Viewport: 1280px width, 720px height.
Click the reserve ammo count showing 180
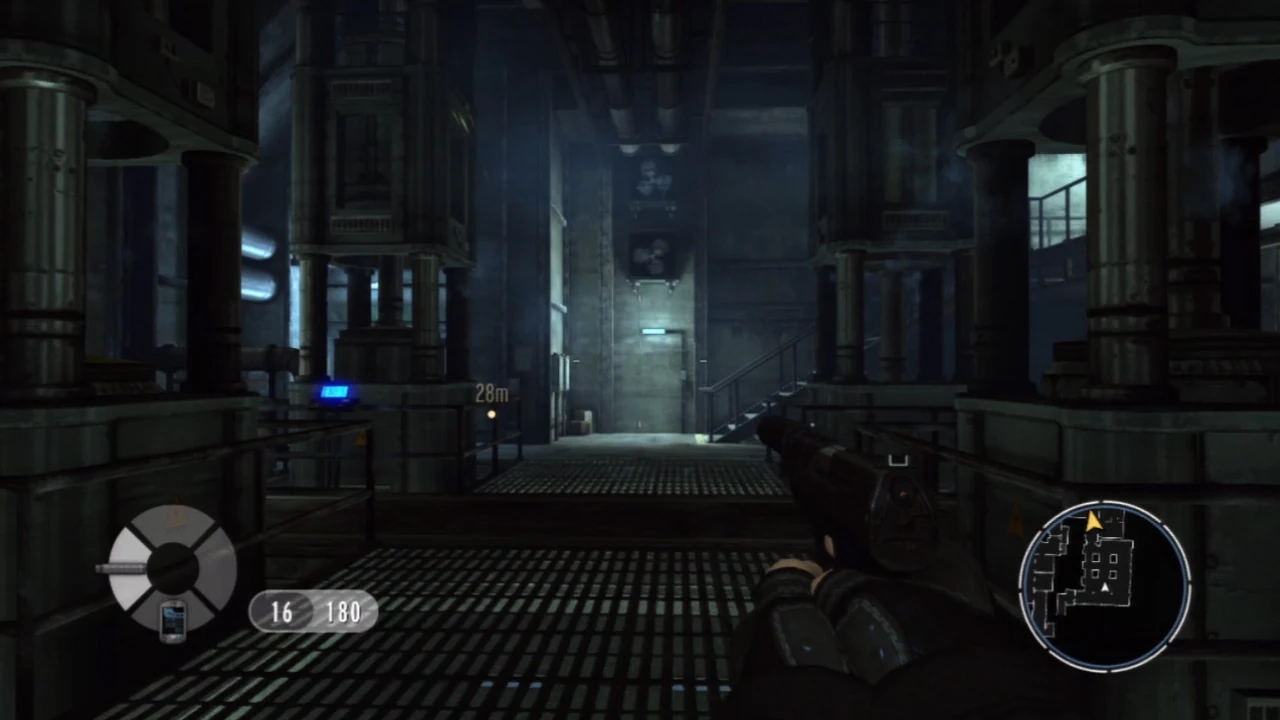(x=344, y=612)
